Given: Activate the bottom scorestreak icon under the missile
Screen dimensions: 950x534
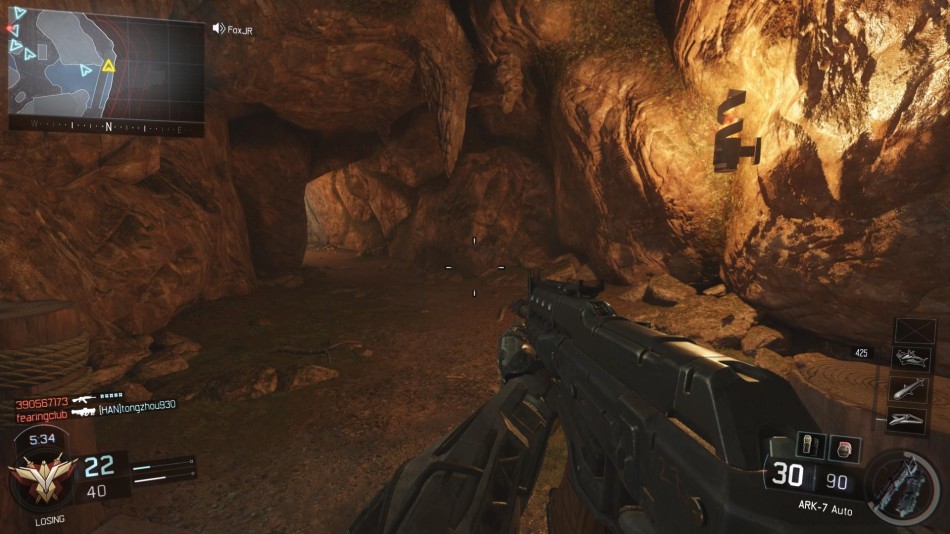Looking at the screenshot, I should point(909,420).
